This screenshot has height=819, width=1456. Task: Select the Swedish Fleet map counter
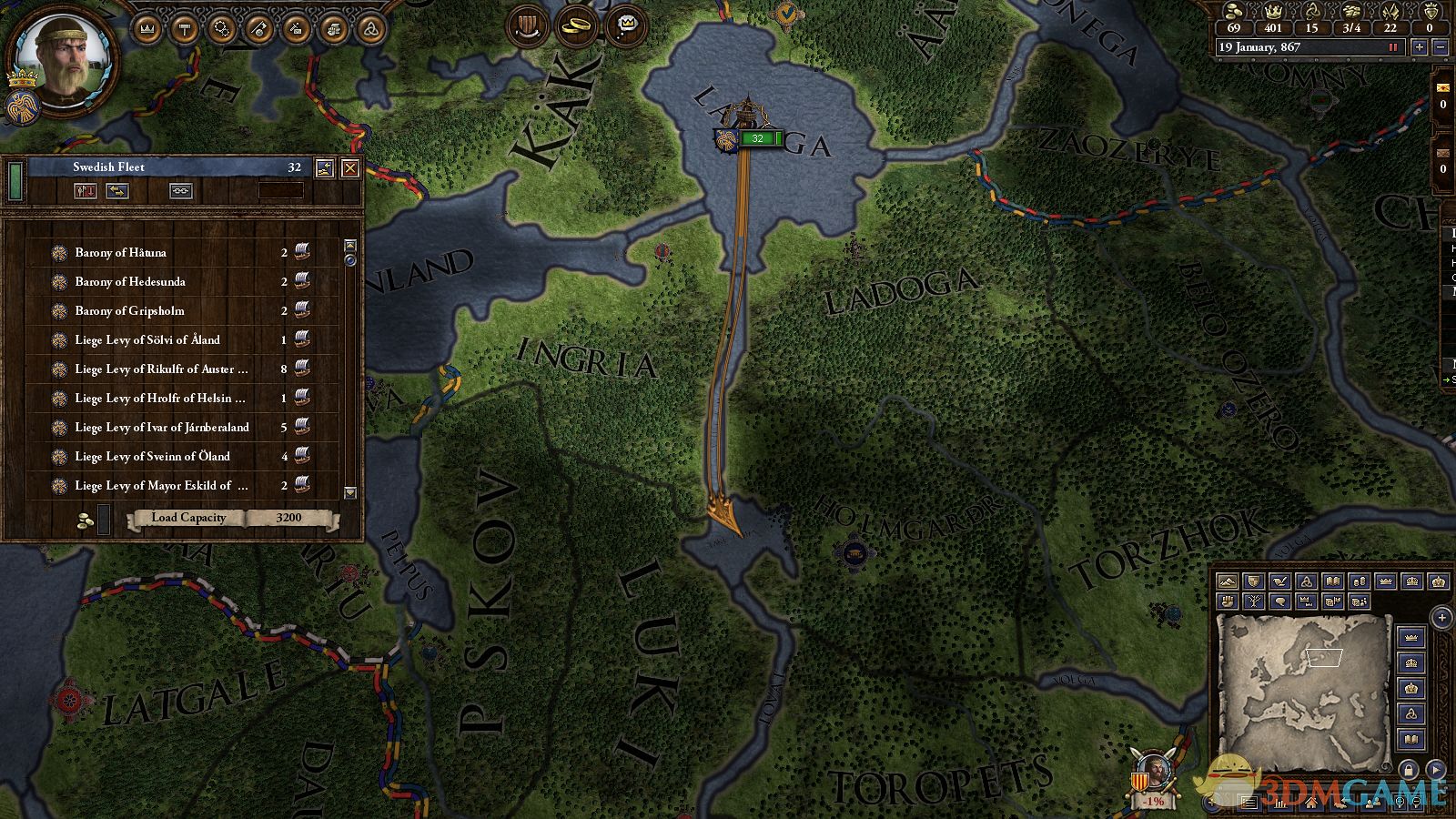pyautogui.click(x=757, y=138)
